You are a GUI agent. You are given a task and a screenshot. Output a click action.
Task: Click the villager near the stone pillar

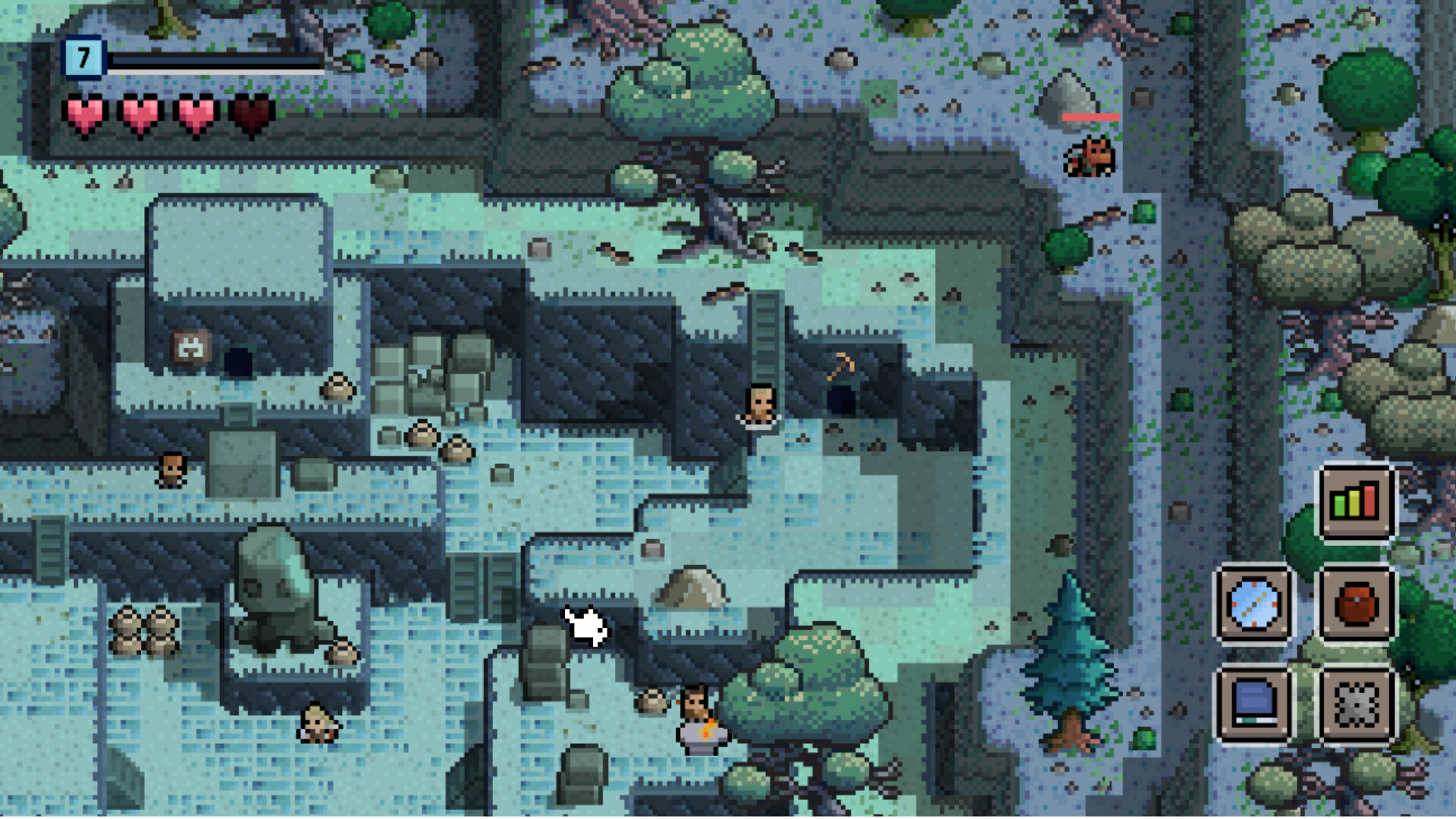(173, 470)
